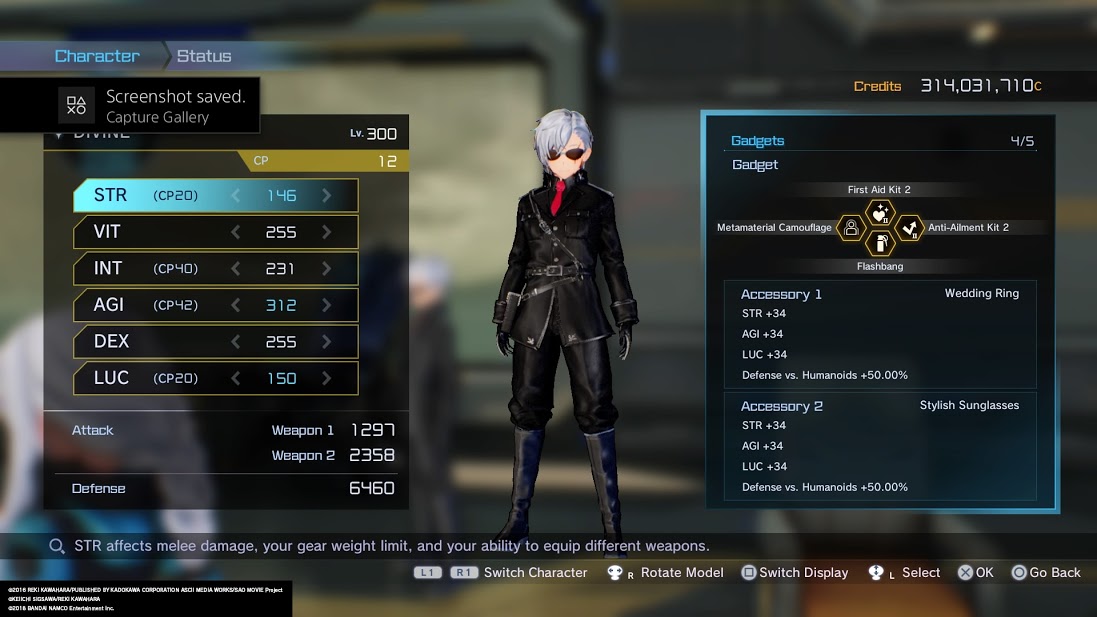Screen dimensions: 1097x617
Task: Select the STR stat row
Action: [x=215, y=196]
